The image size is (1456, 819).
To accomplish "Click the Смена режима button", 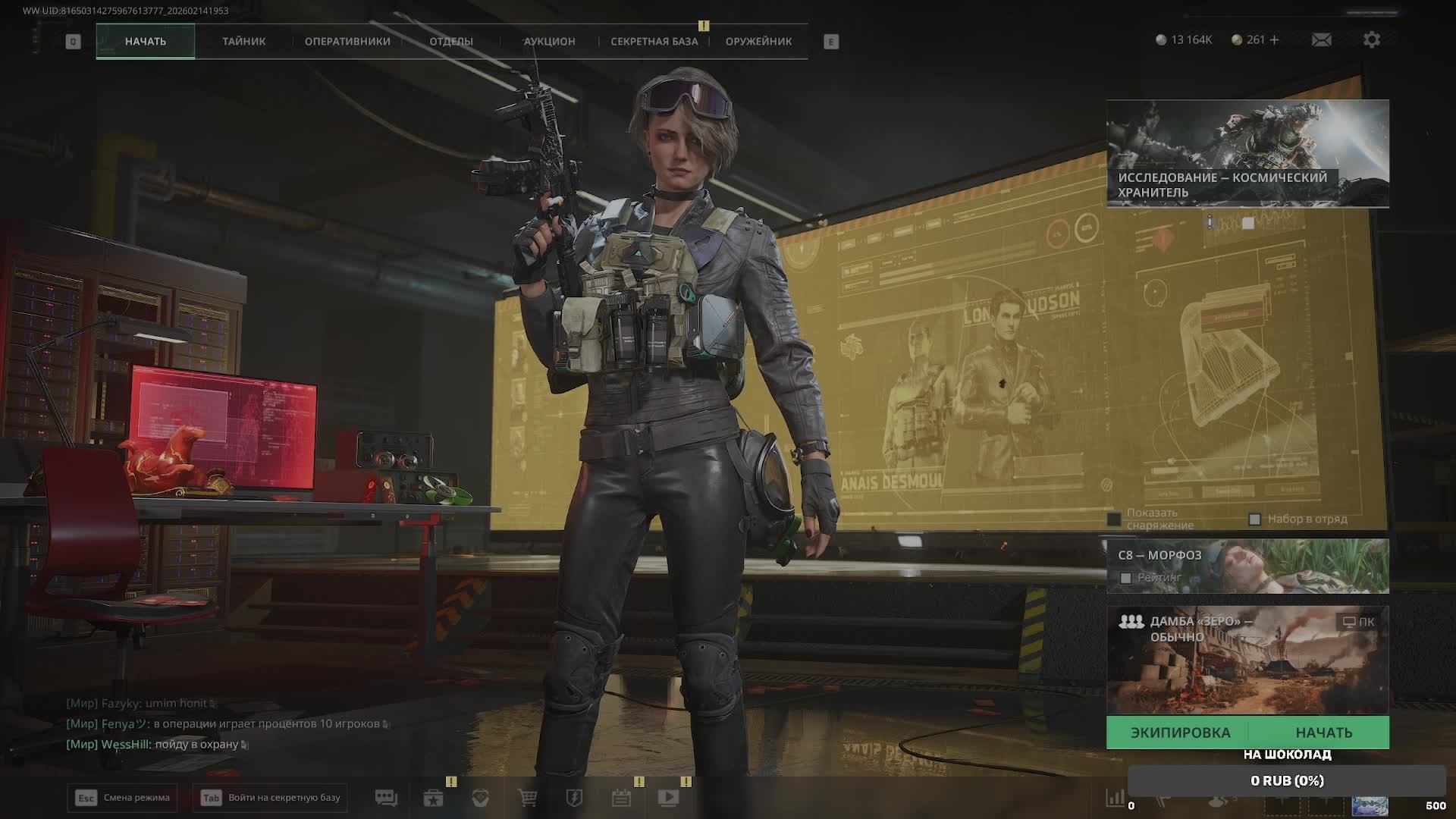I will coord(122,798).
